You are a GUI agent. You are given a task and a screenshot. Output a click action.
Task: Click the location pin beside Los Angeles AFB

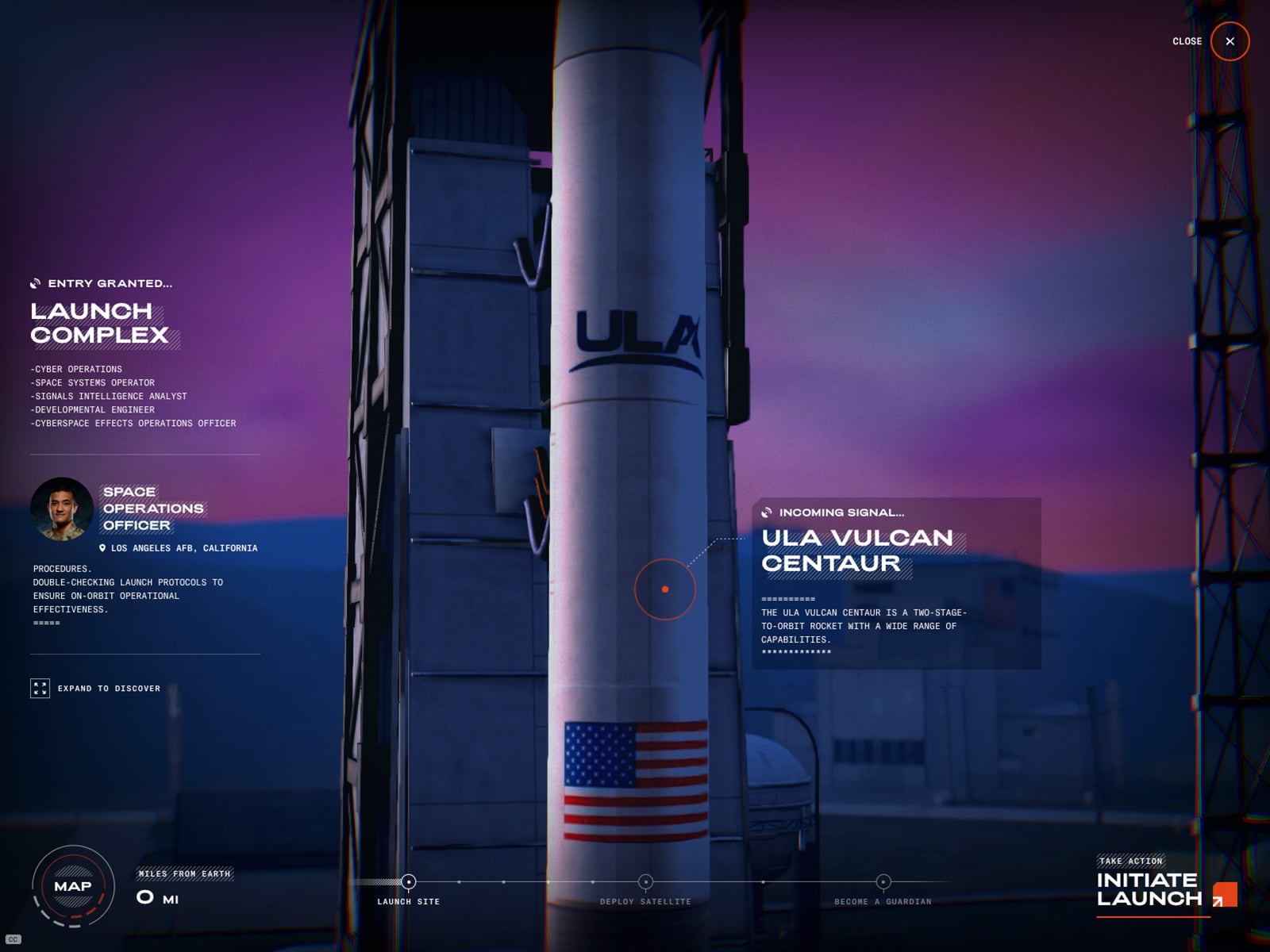(x=102, y=548)
